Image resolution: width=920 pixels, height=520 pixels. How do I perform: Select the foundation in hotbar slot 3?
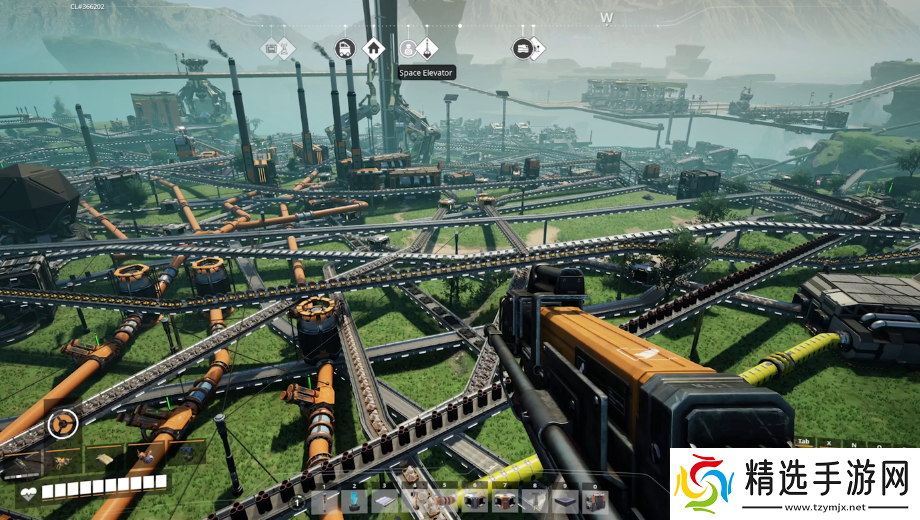(386, 502)
